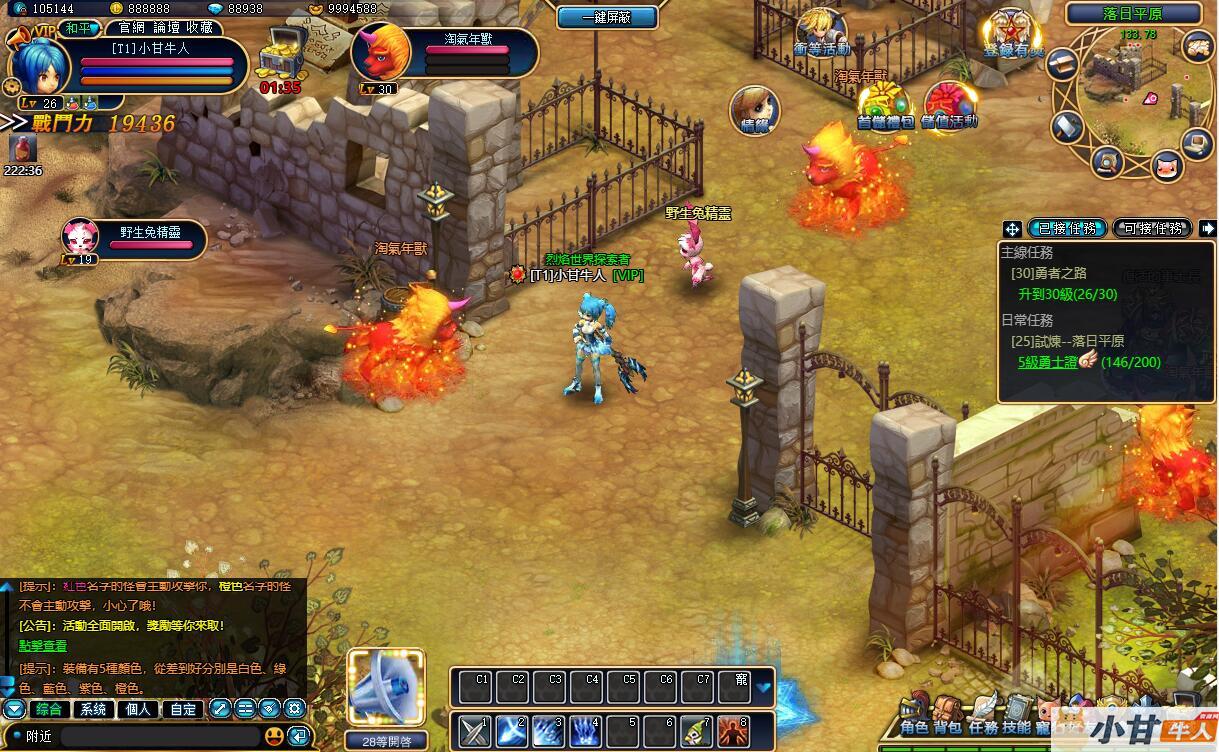This screenshot has height=752, width=1219.
Task: Switch to the 可接任務 tab
Action: click(x=1152, y=229)
